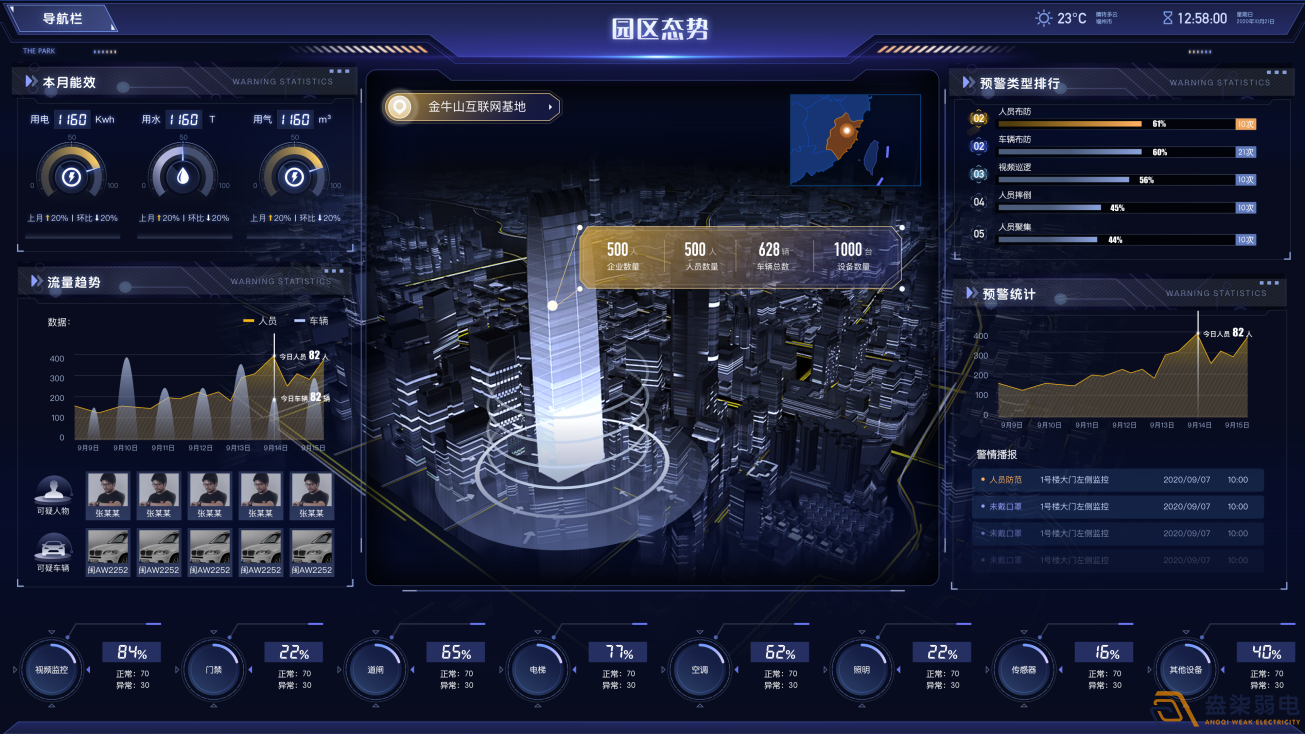Click the province minimap
This screenshot has height=734, width=1305.
[855, 140]
